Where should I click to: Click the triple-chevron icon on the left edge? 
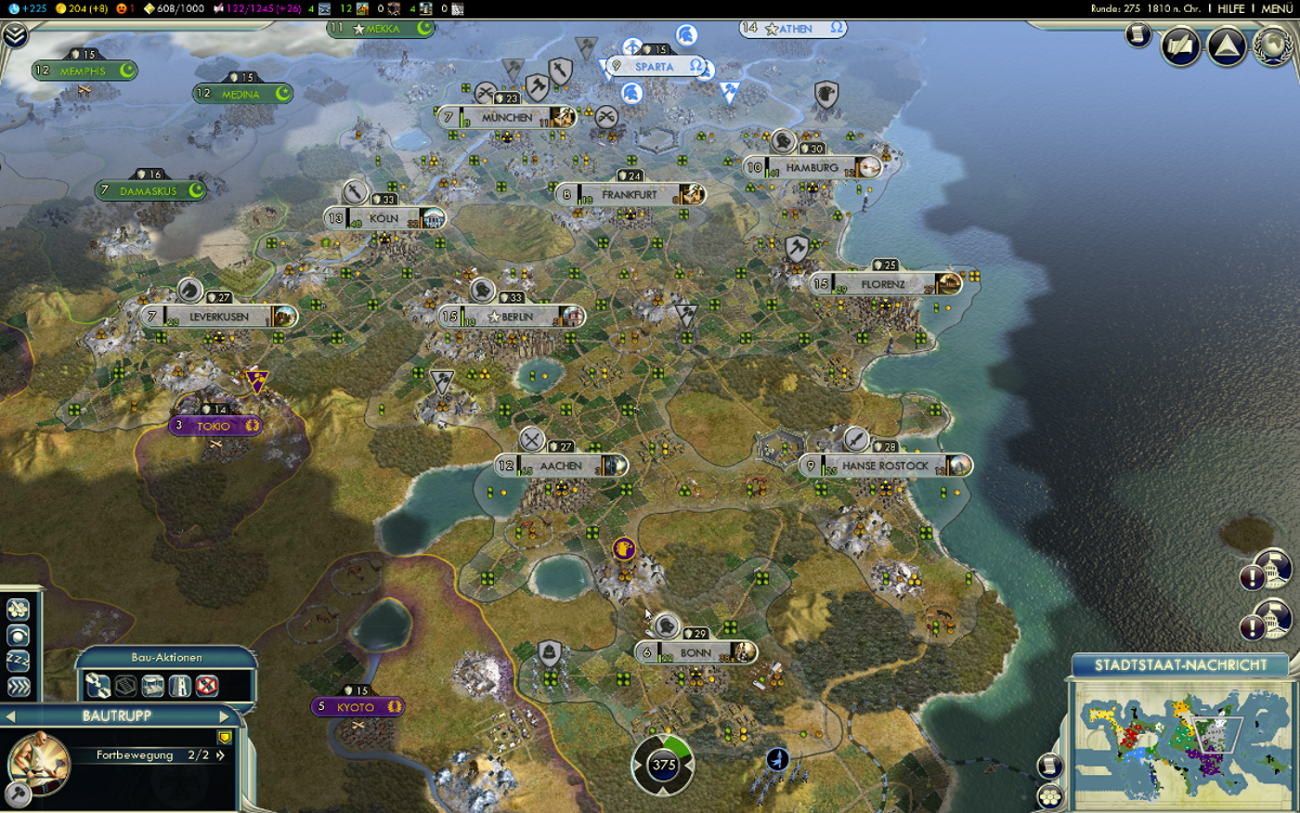coord(17,686)
